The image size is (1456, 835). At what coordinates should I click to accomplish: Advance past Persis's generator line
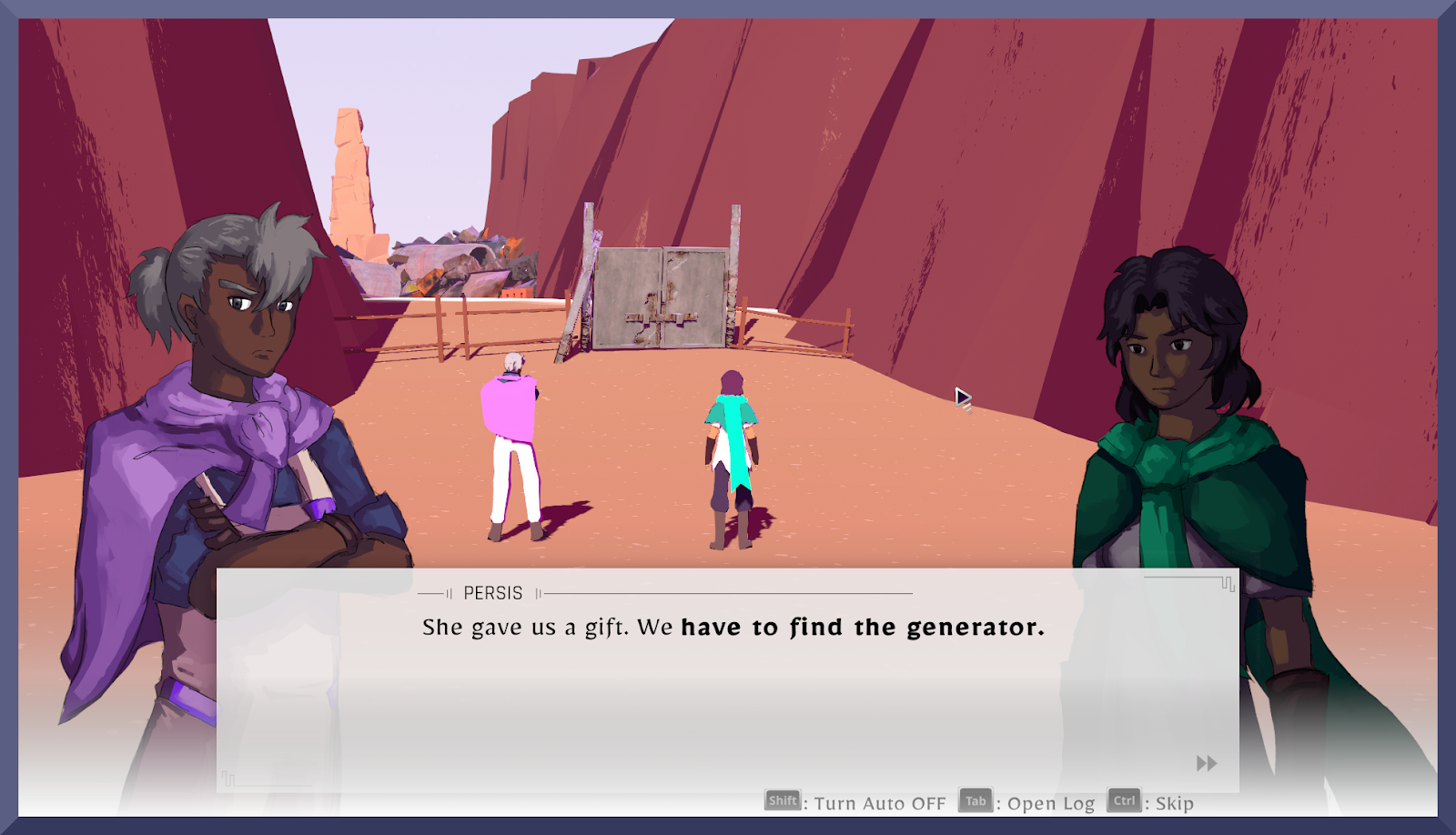click(x=733, y=627)
